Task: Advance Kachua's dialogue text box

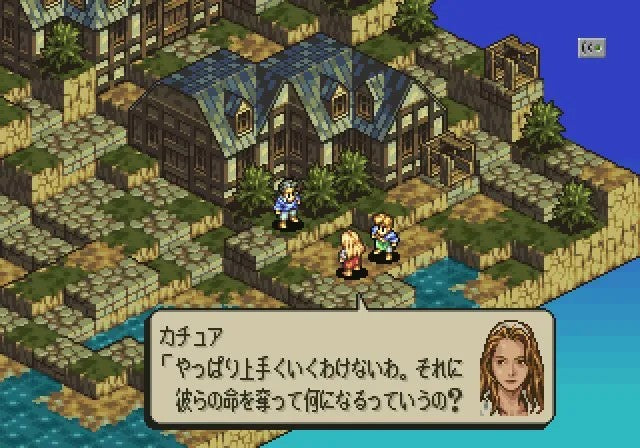Action: (312, 370)
